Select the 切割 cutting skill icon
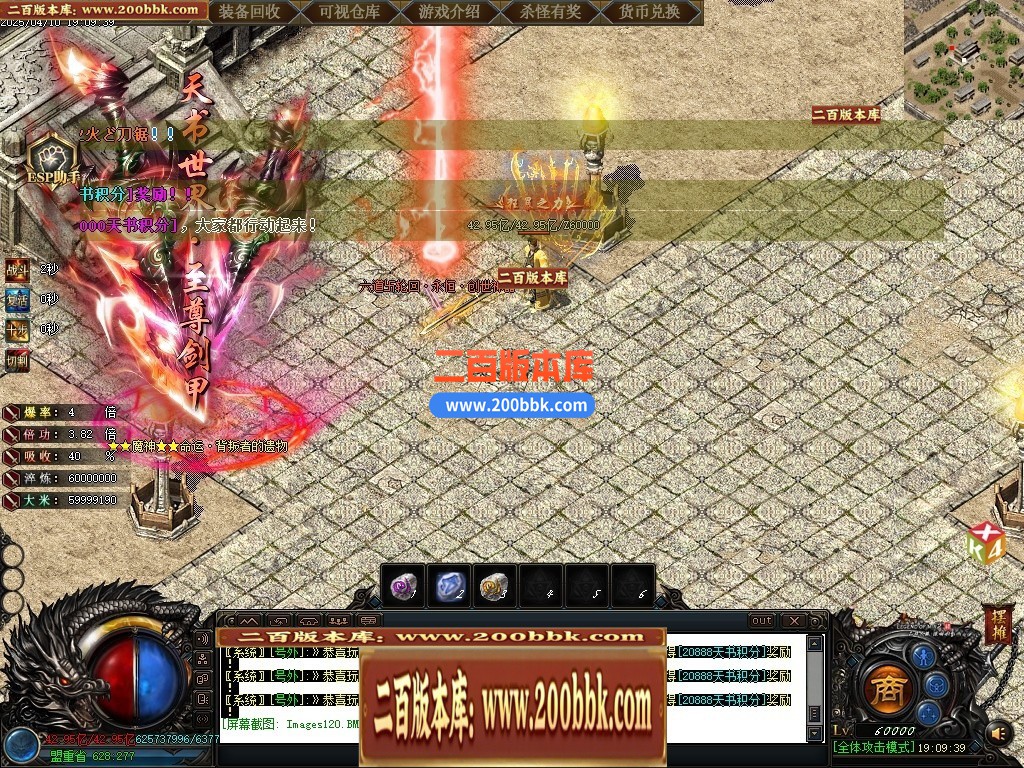Viewport: 1024px width, 768px height. coord(17,359)
